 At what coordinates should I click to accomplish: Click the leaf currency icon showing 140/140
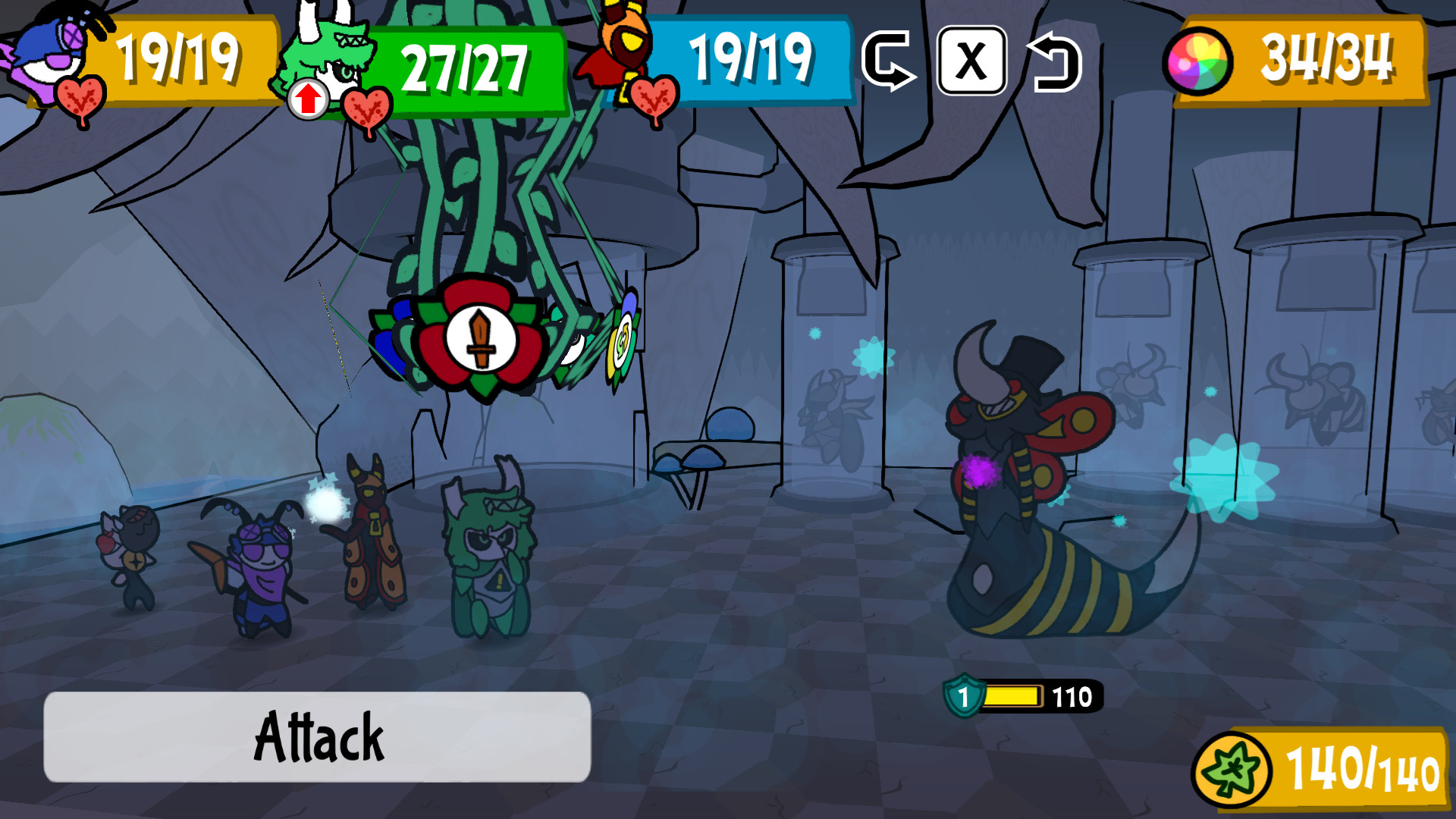(x=1233, y=769)
